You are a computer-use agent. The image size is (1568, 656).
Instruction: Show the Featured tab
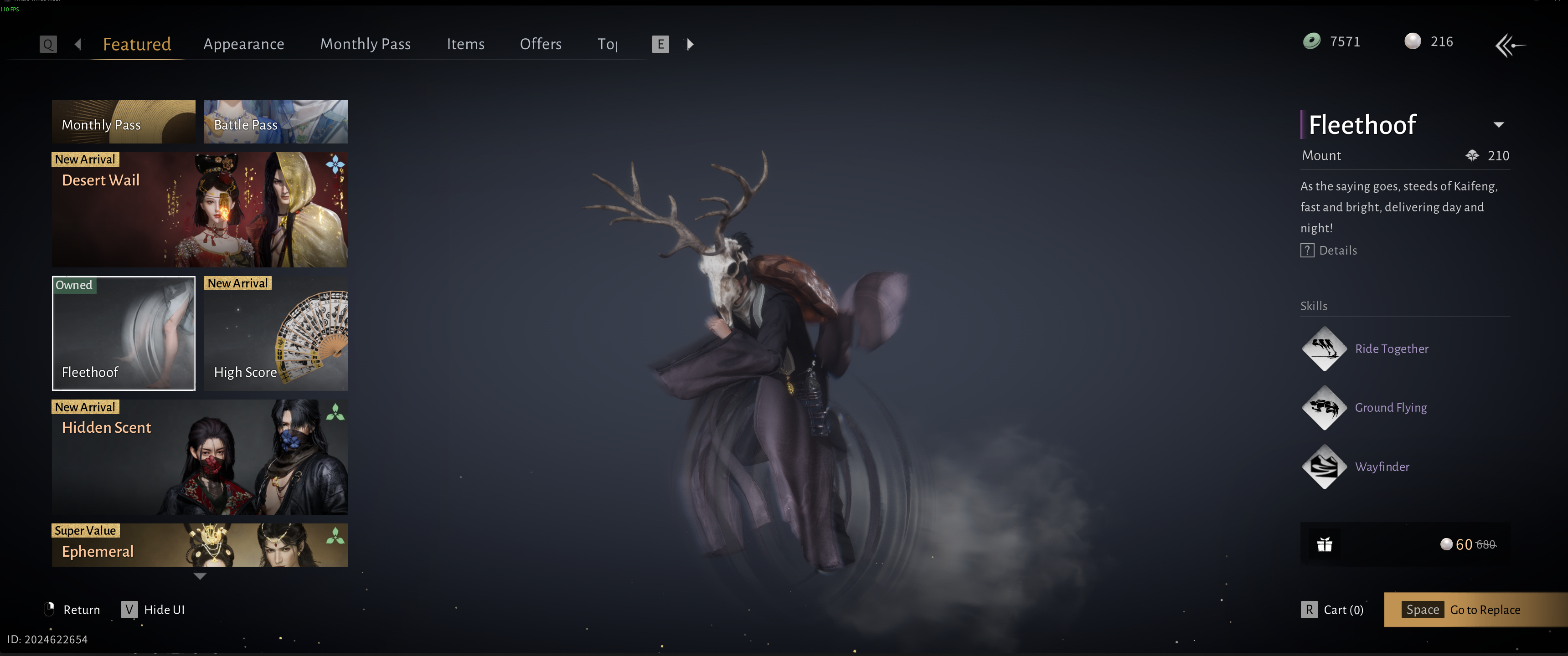(137, 44)
